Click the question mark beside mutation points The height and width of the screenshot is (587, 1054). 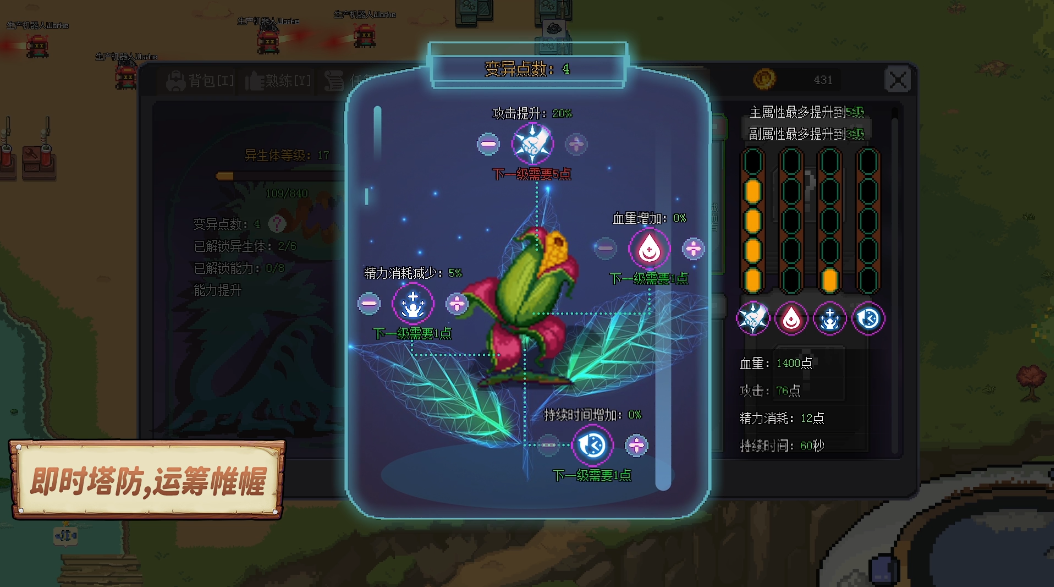pos(277,224)
